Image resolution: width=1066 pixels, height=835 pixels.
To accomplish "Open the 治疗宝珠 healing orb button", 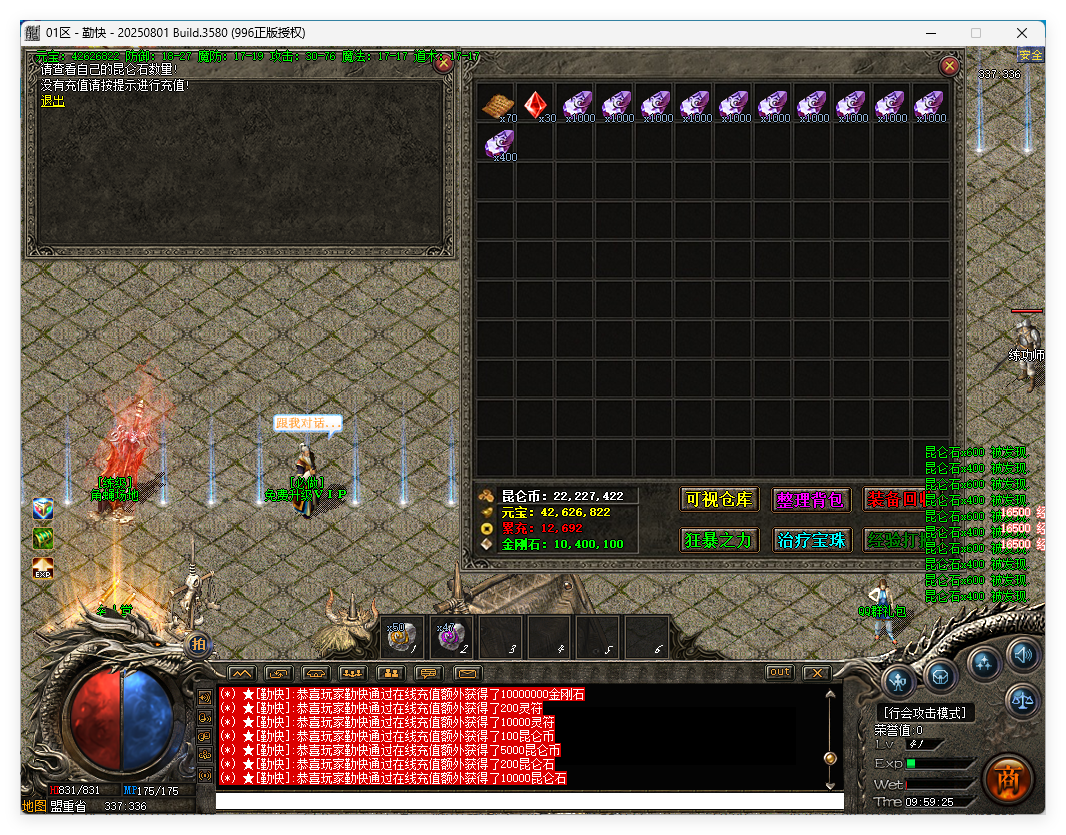I will (811, 540).
